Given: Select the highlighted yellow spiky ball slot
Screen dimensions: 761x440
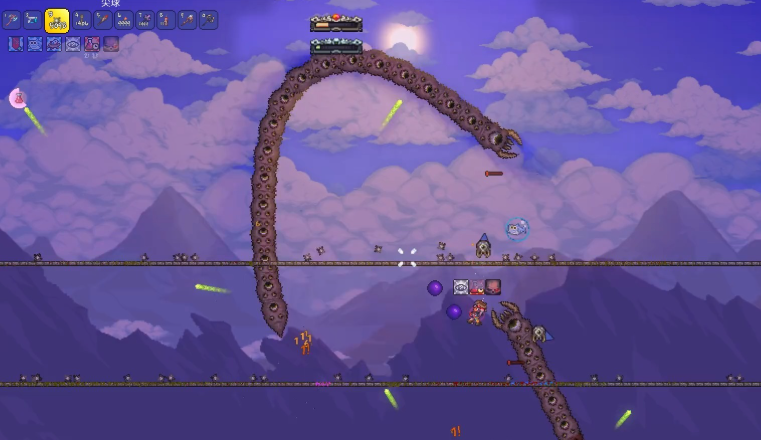Looking at the screenshot, I should [x=57, y=19].
